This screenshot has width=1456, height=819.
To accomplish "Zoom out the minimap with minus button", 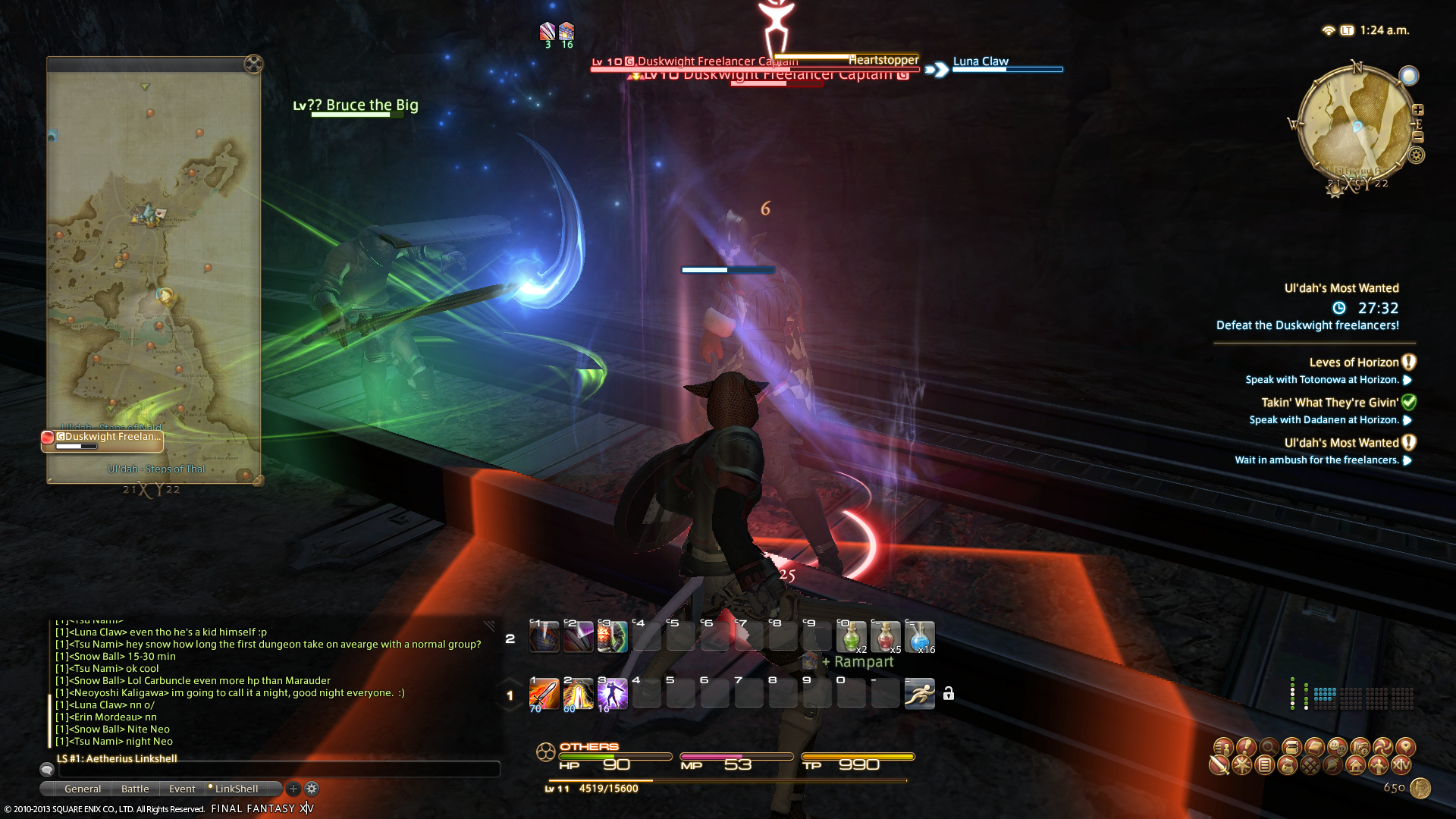I will click(1418, 137).
